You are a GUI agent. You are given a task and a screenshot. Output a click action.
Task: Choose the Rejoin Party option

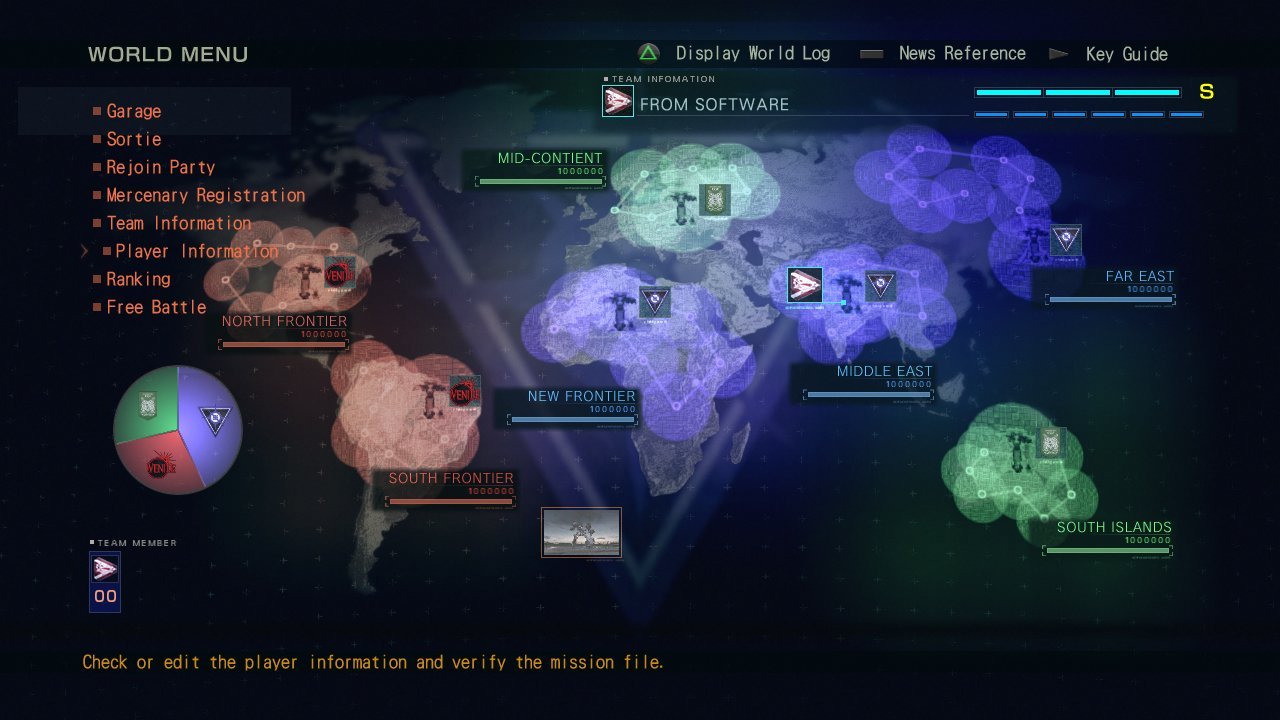(x=160, y=167)
